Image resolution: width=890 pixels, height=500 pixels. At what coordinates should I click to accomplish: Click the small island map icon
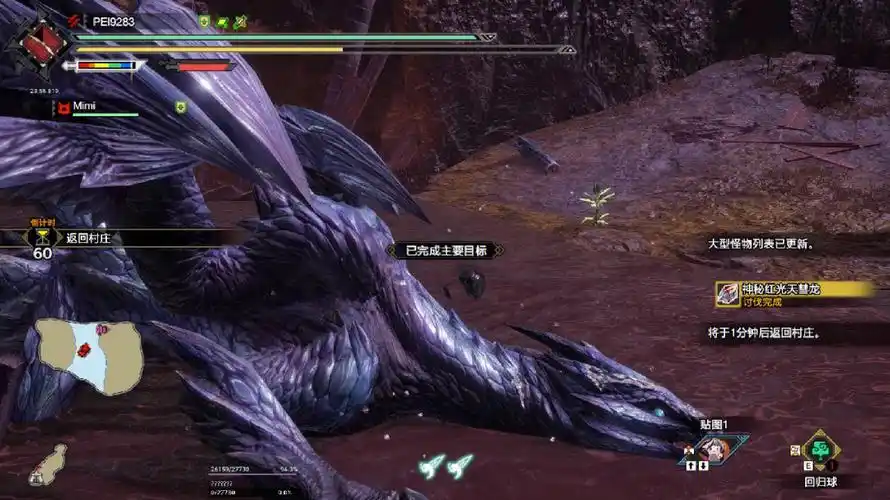[48, 465]
